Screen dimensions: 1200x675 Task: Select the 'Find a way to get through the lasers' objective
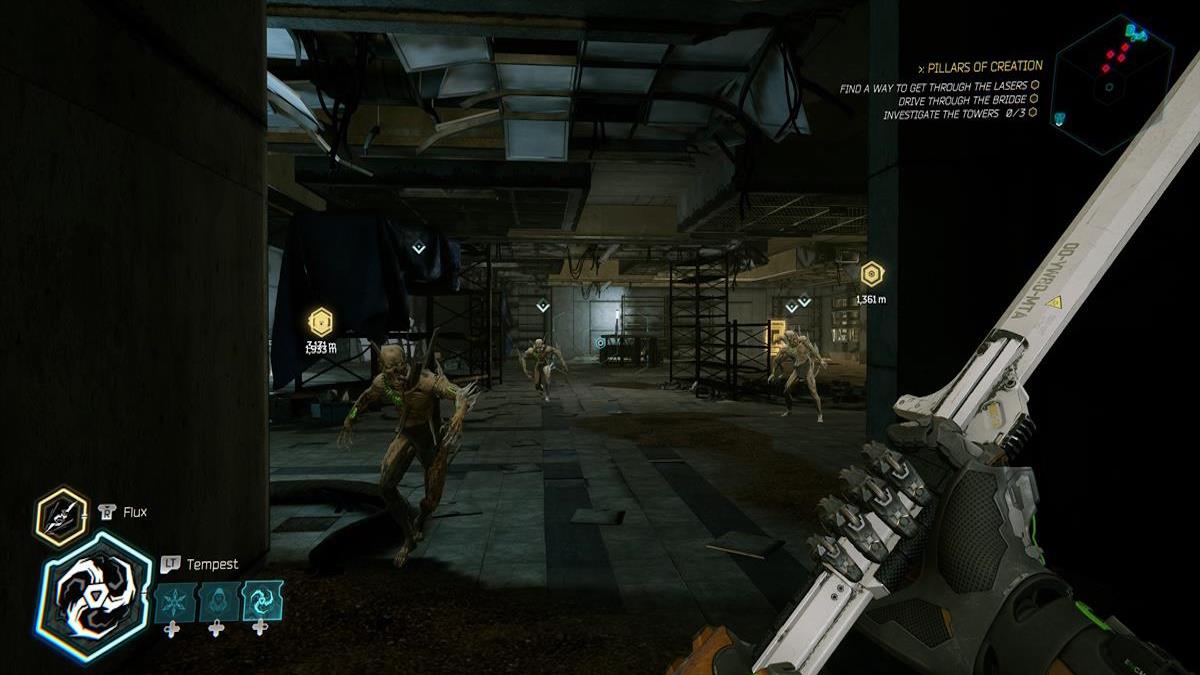tap(934, 89)
